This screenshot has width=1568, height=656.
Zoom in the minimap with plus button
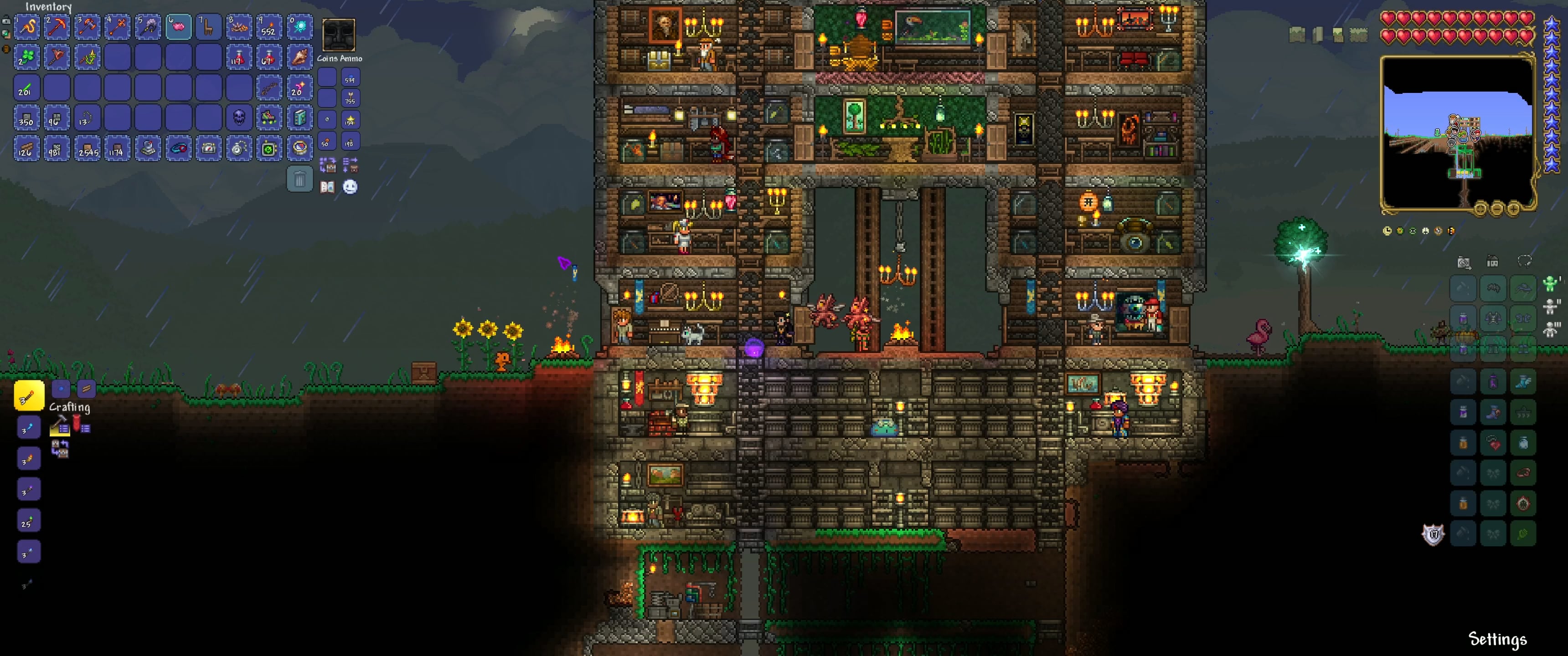pyautogui.click(x=1513, y=210)
